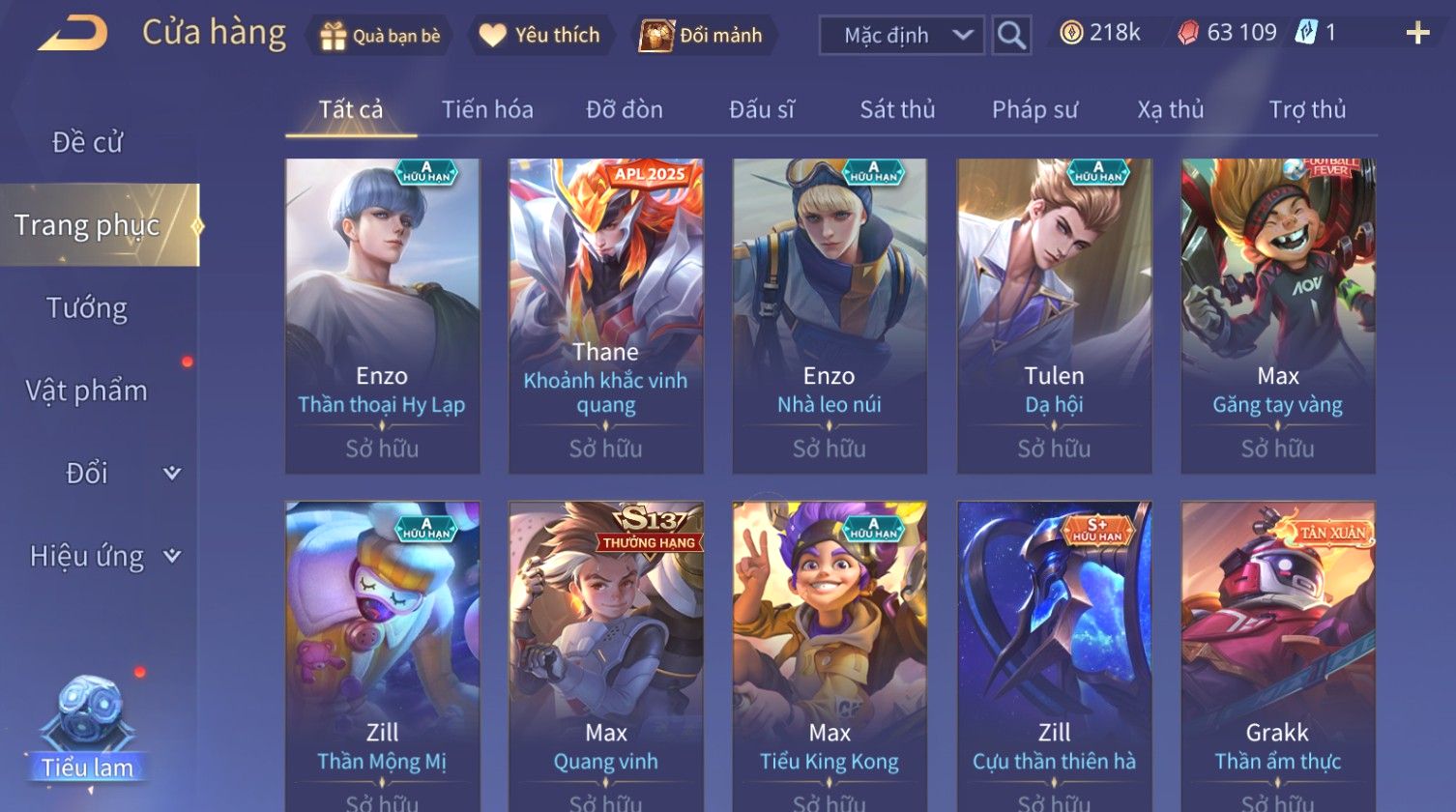The height and width of the screenshot is (812, 1456).
Task: Open the Vật phẩm section
Action: tap(87, 391)
